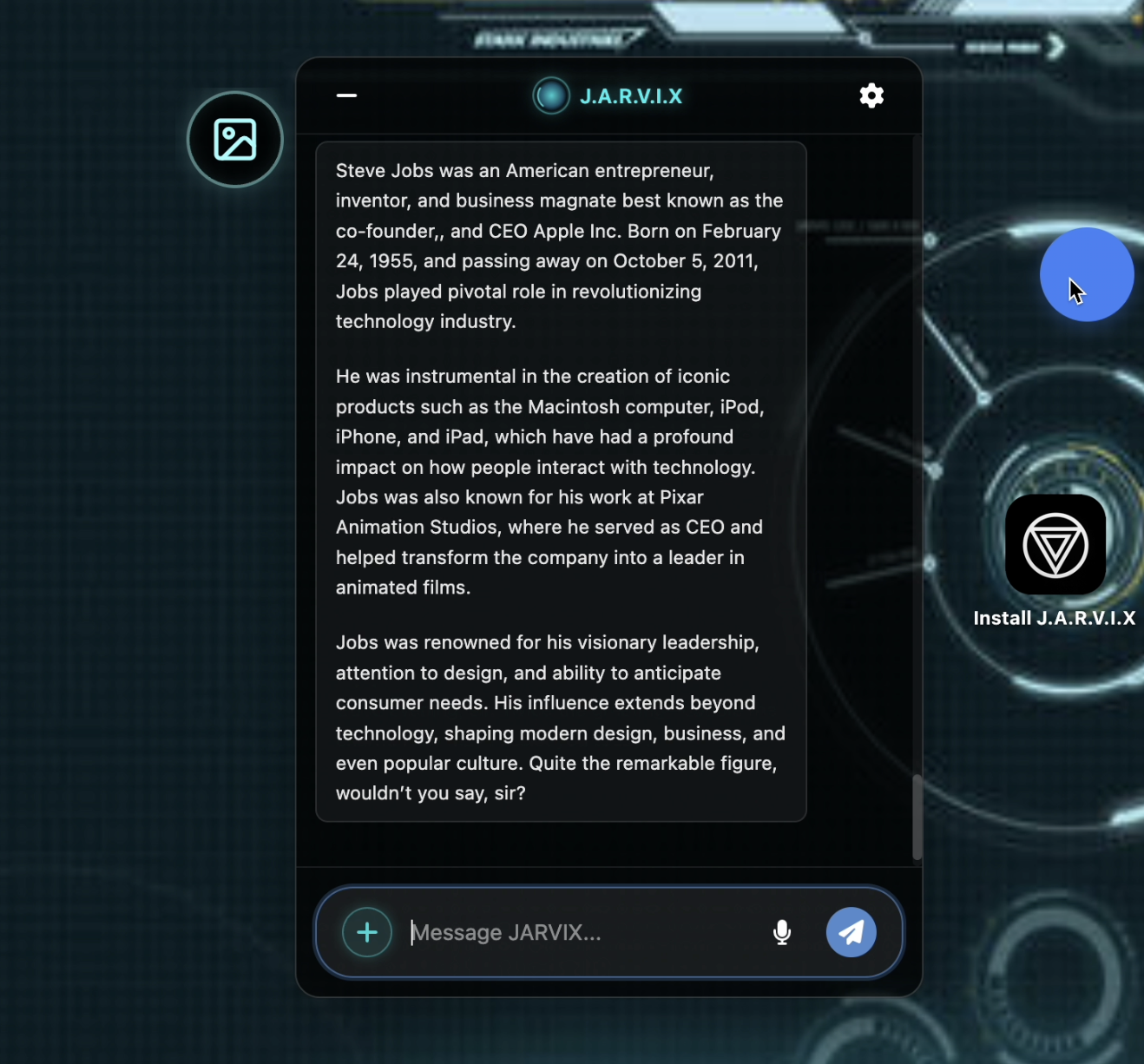Click the J.A.R.V.I.X title text
The height and width of the screenshot is (1064, 1144).
tap(631, 95)
